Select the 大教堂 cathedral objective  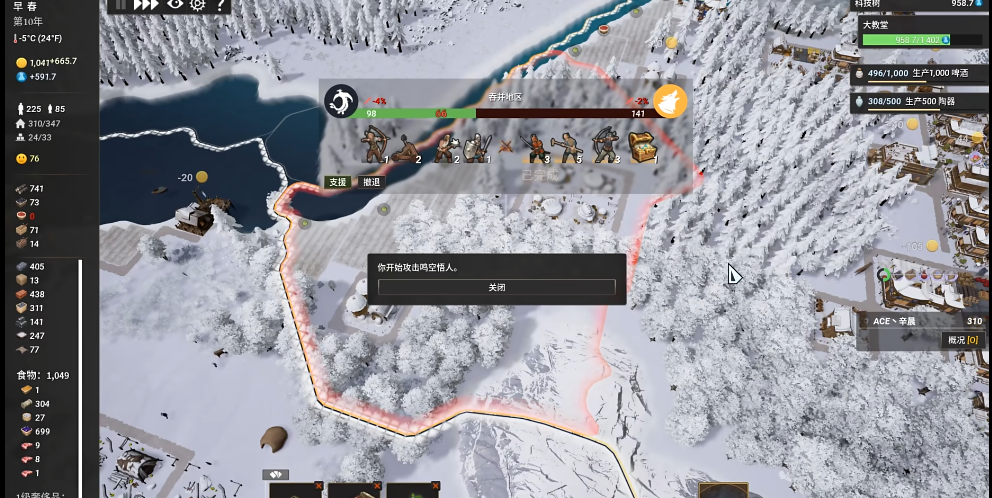[x=918, y=32]
